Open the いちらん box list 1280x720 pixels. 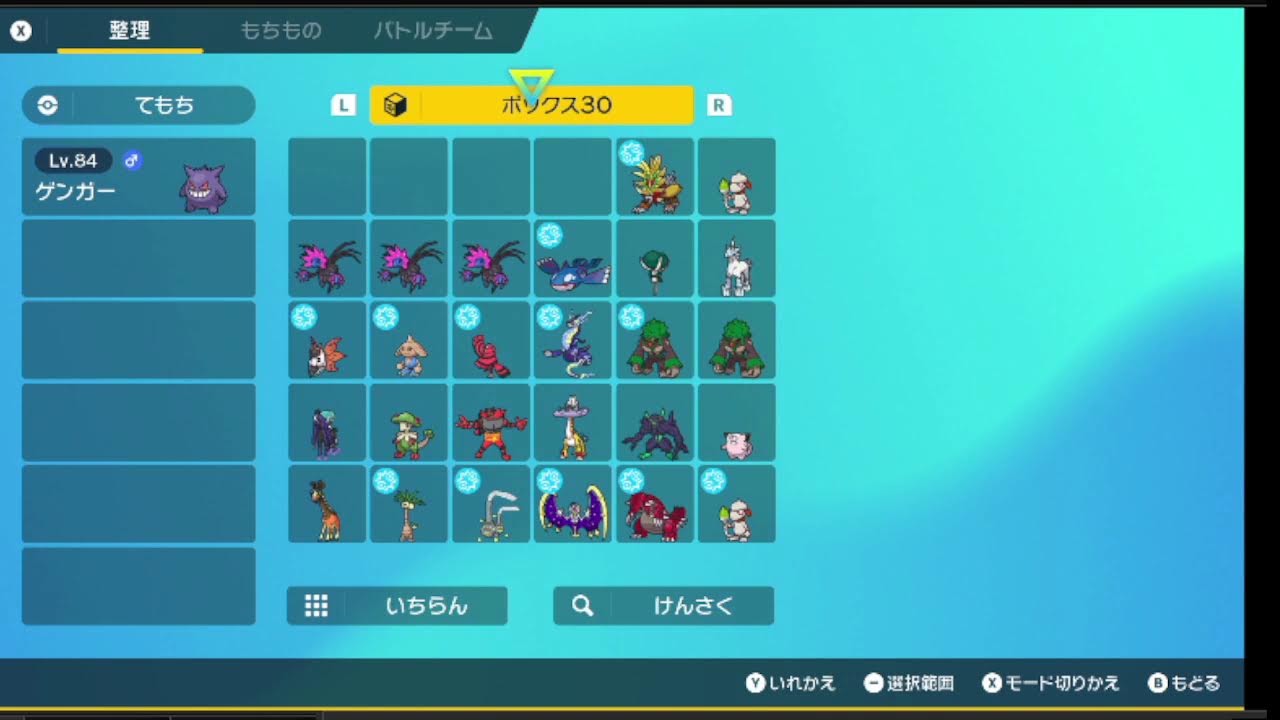[x=397, y=606]
